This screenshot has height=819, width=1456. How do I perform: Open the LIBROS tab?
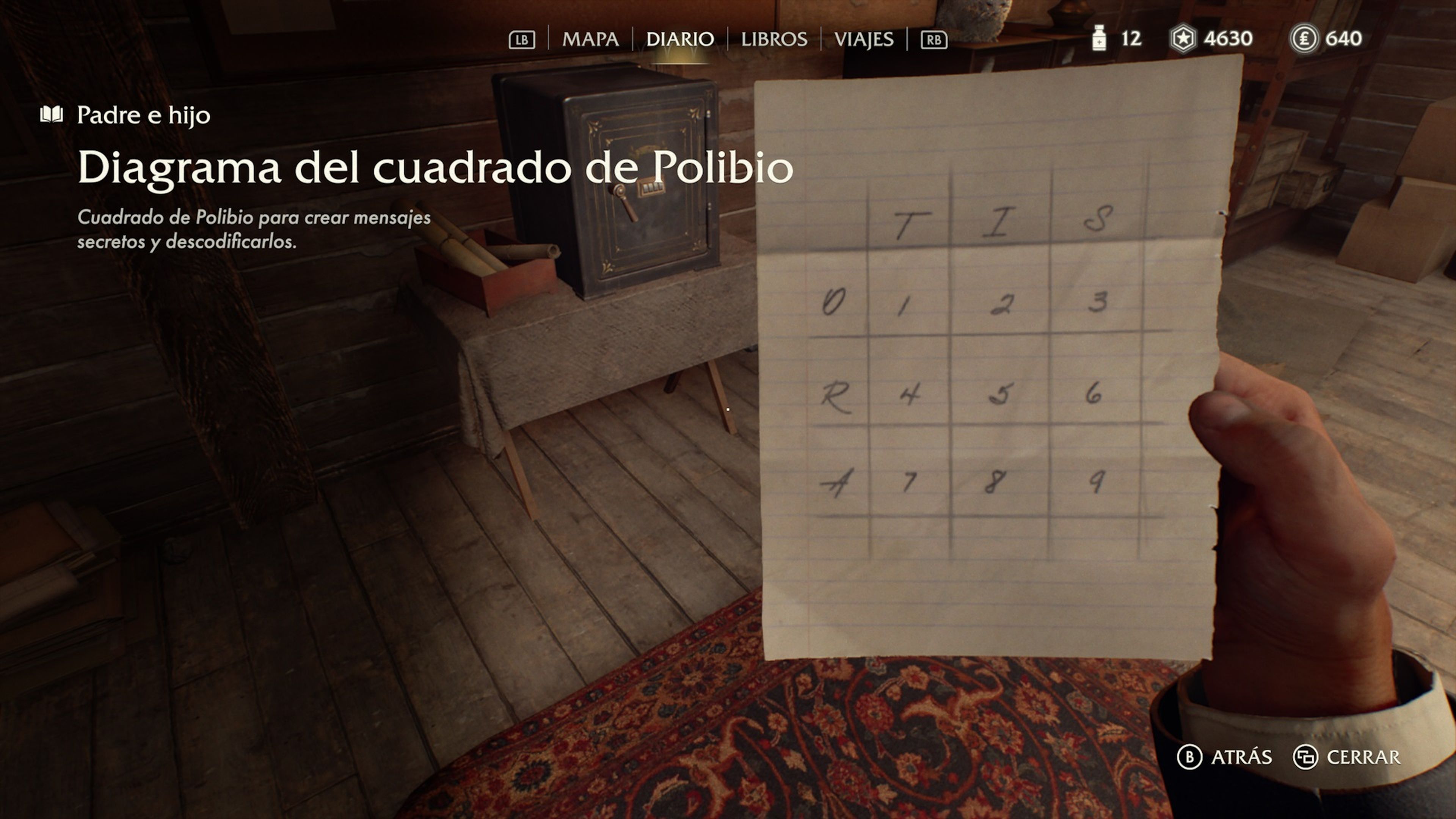tap(774, 39)
